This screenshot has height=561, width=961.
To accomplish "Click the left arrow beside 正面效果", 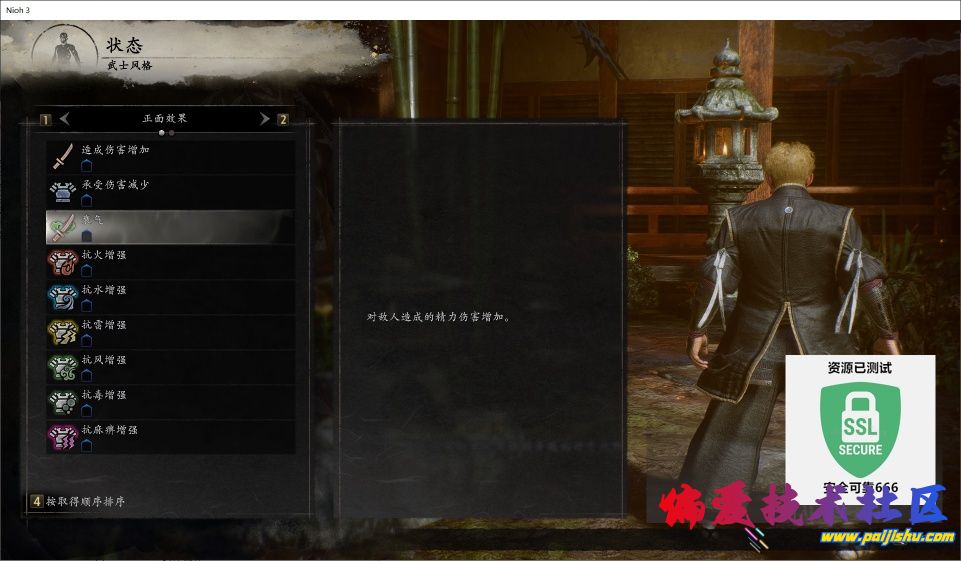I will (x=65, y=119).
